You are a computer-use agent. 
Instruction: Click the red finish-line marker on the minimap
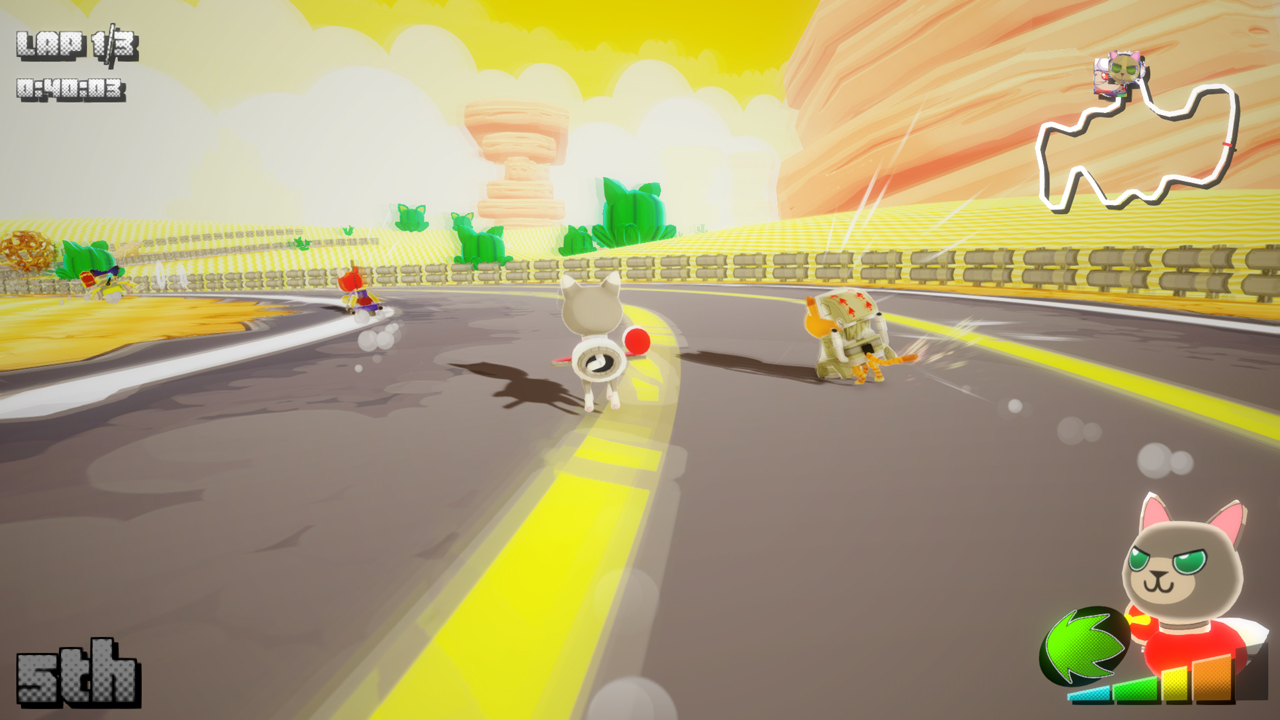click(x=1227, y=144)
